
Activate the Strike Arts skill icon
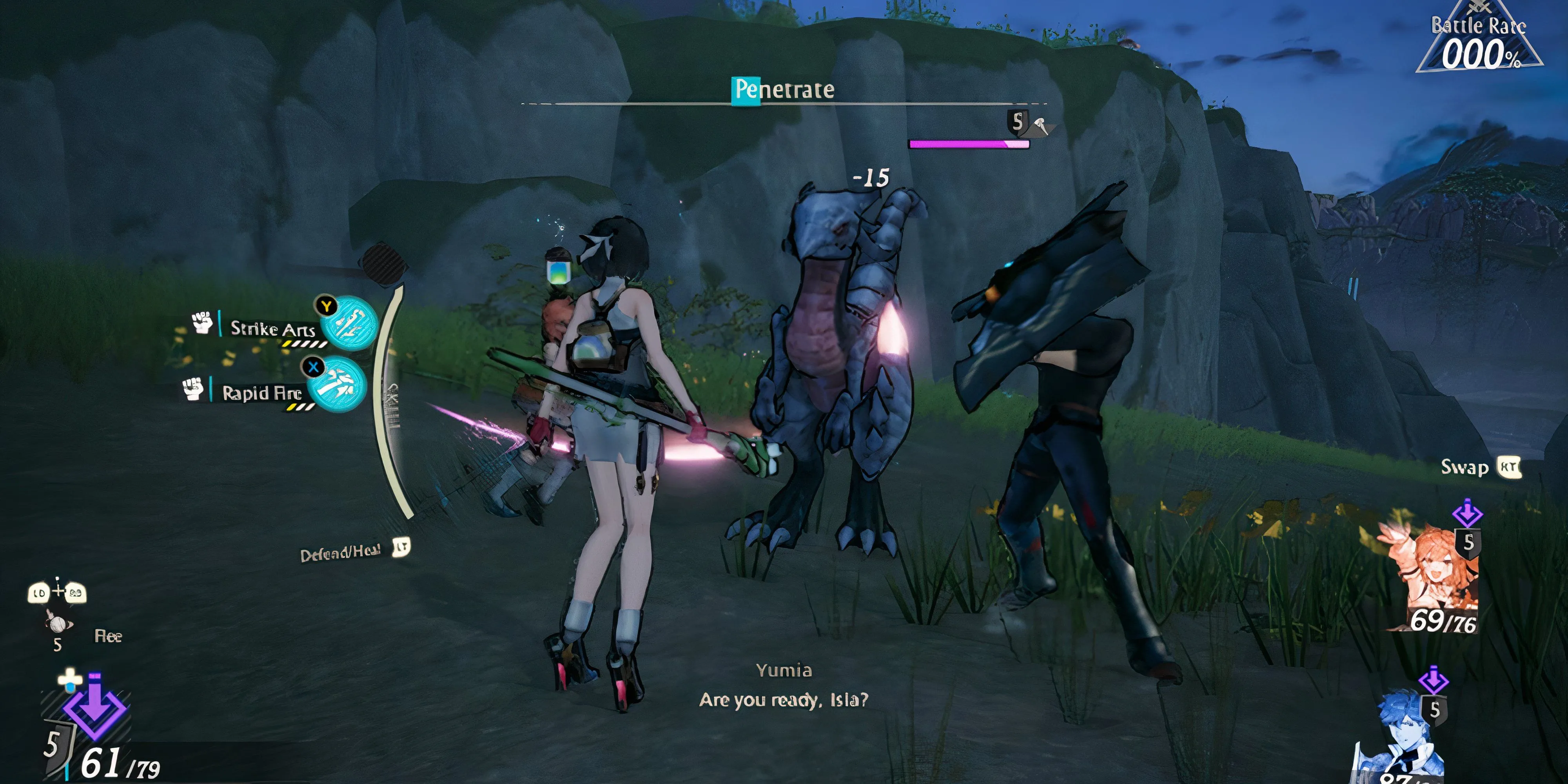[x=349, y=323]
